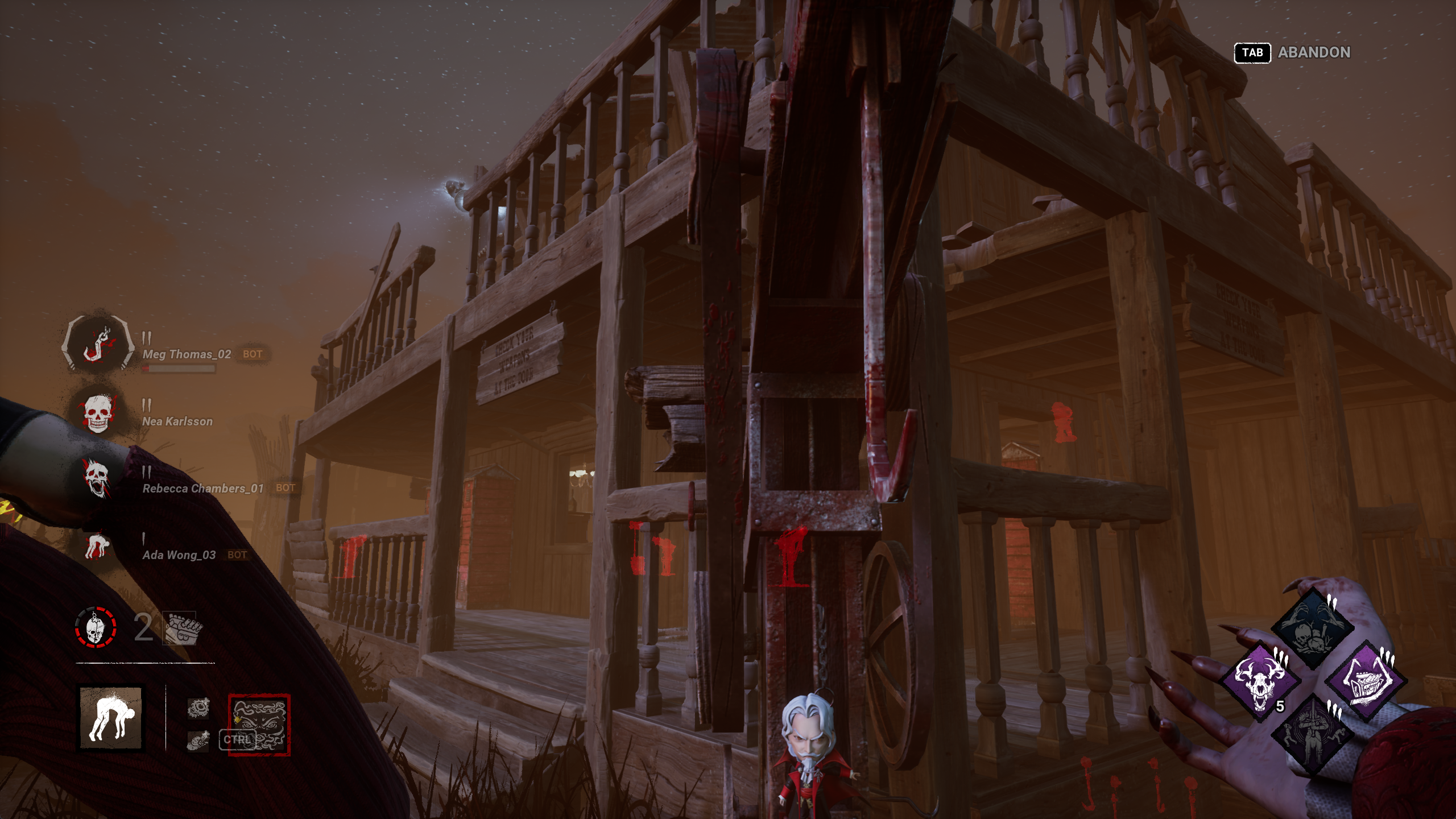Select the purple treasure chest perk
The height and width of the screenshot is (819, 1456).
point(1366,680)
